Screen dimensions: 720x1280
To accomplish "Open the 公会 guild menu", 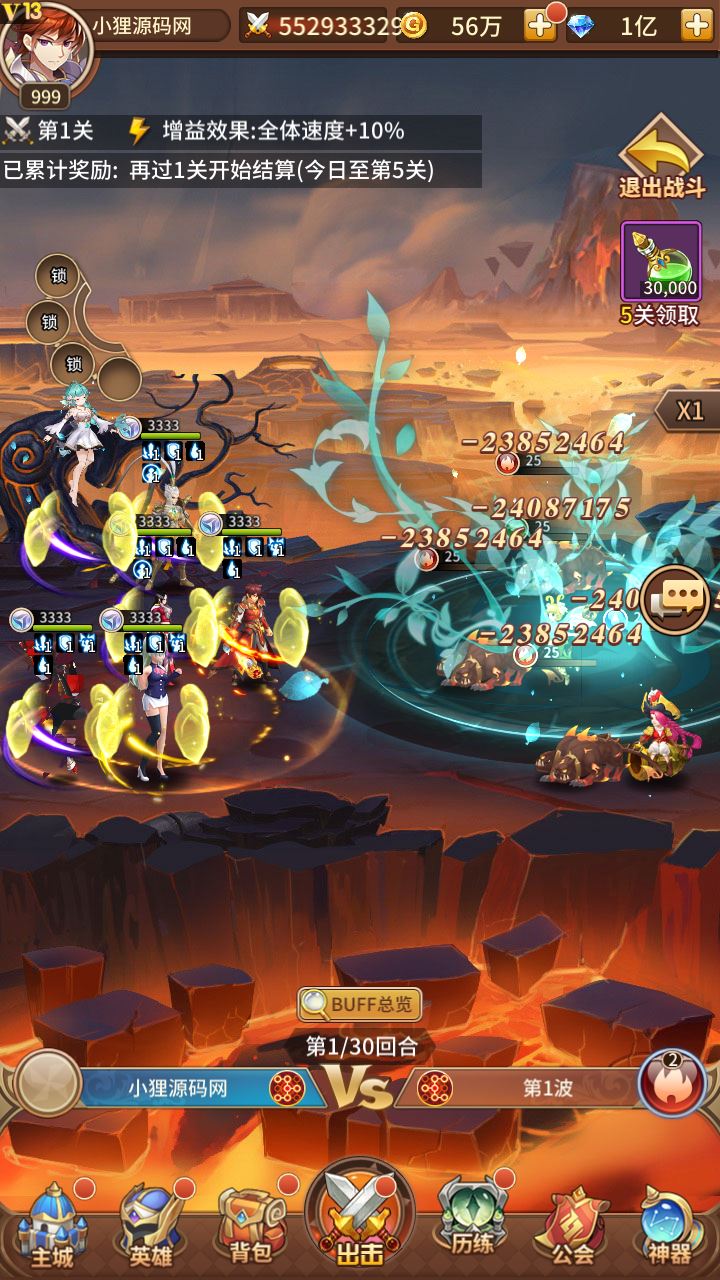I will (x=572, y=1225).
